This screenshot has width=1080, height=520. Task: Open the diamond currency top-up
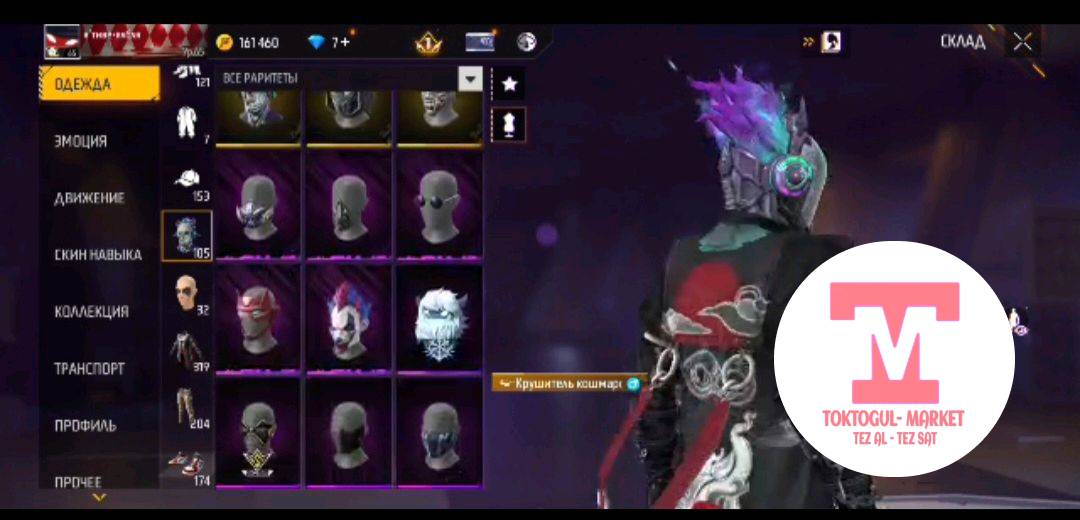(x=330, y=42)
